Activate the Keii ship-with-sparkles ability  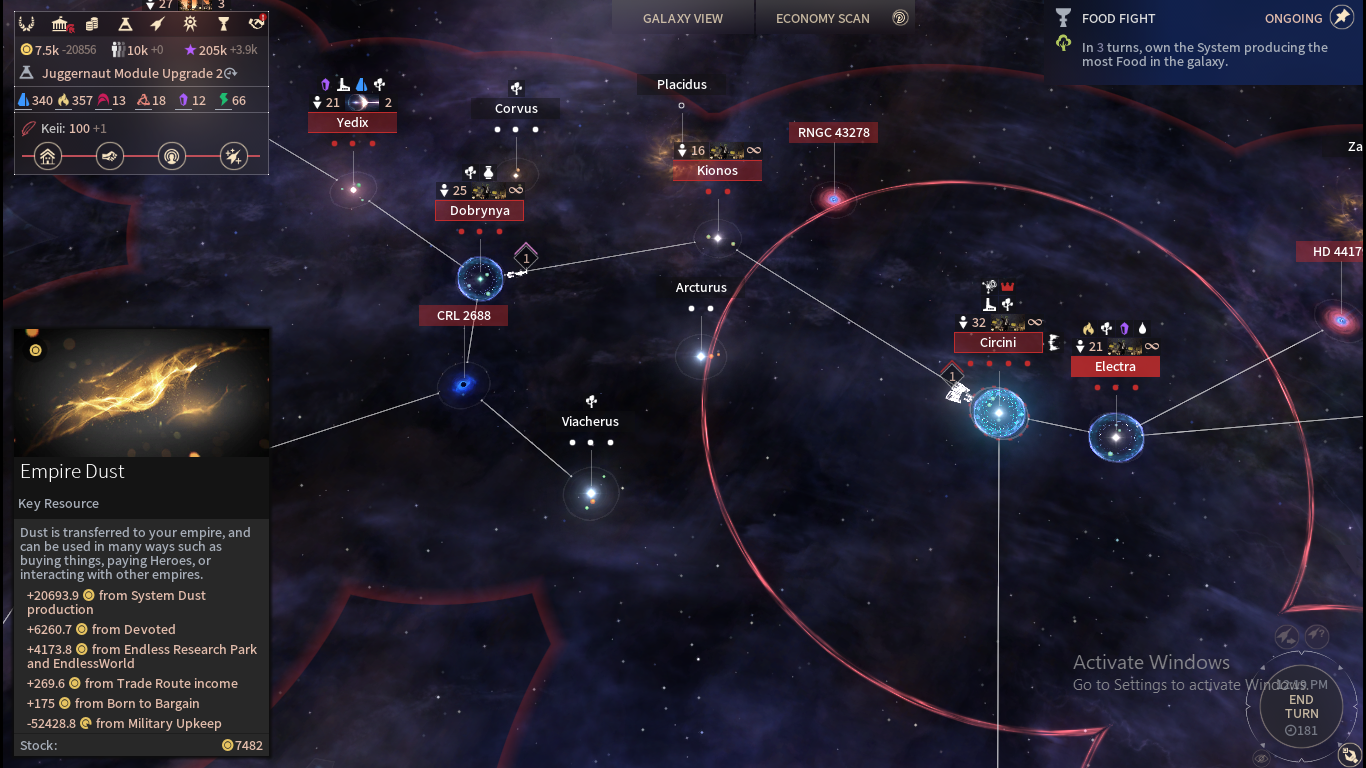pyautogui.click(x=234, y=156)
